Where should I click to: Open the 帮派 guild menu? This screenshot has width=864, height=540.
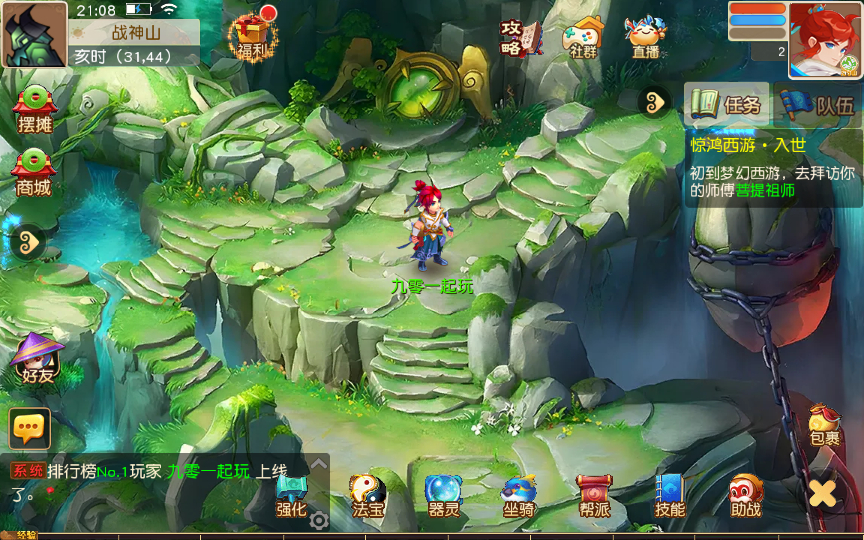coord(594,495)
